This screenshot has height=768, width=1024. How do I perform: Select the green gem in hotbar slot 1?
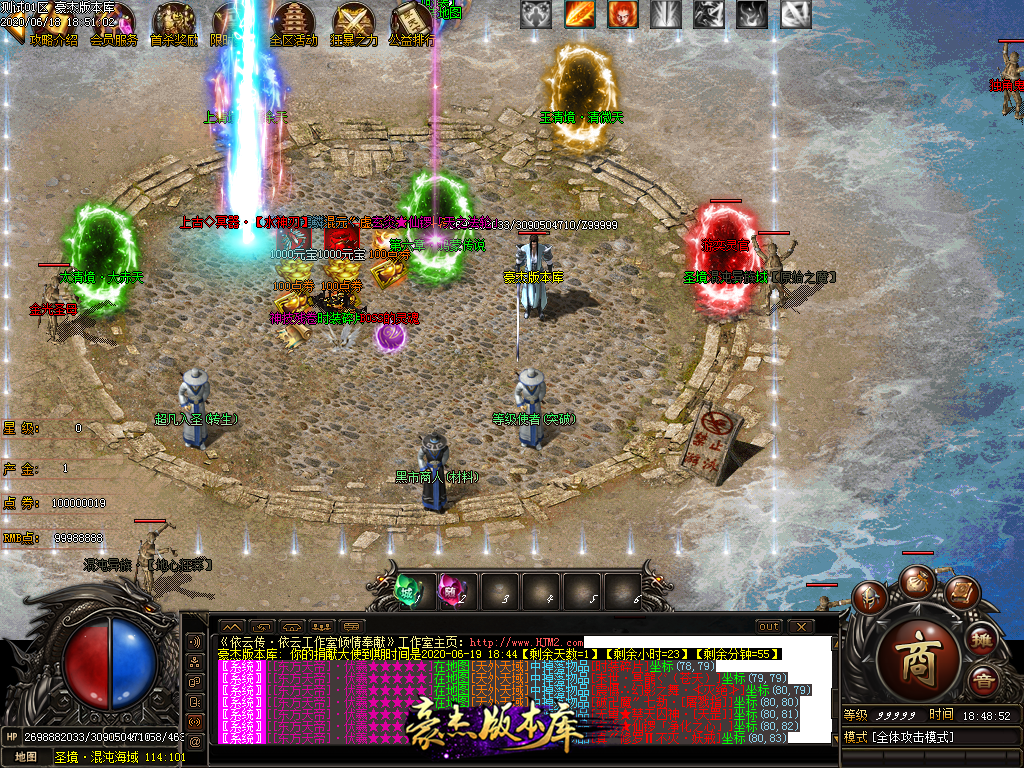coord(407,591)
